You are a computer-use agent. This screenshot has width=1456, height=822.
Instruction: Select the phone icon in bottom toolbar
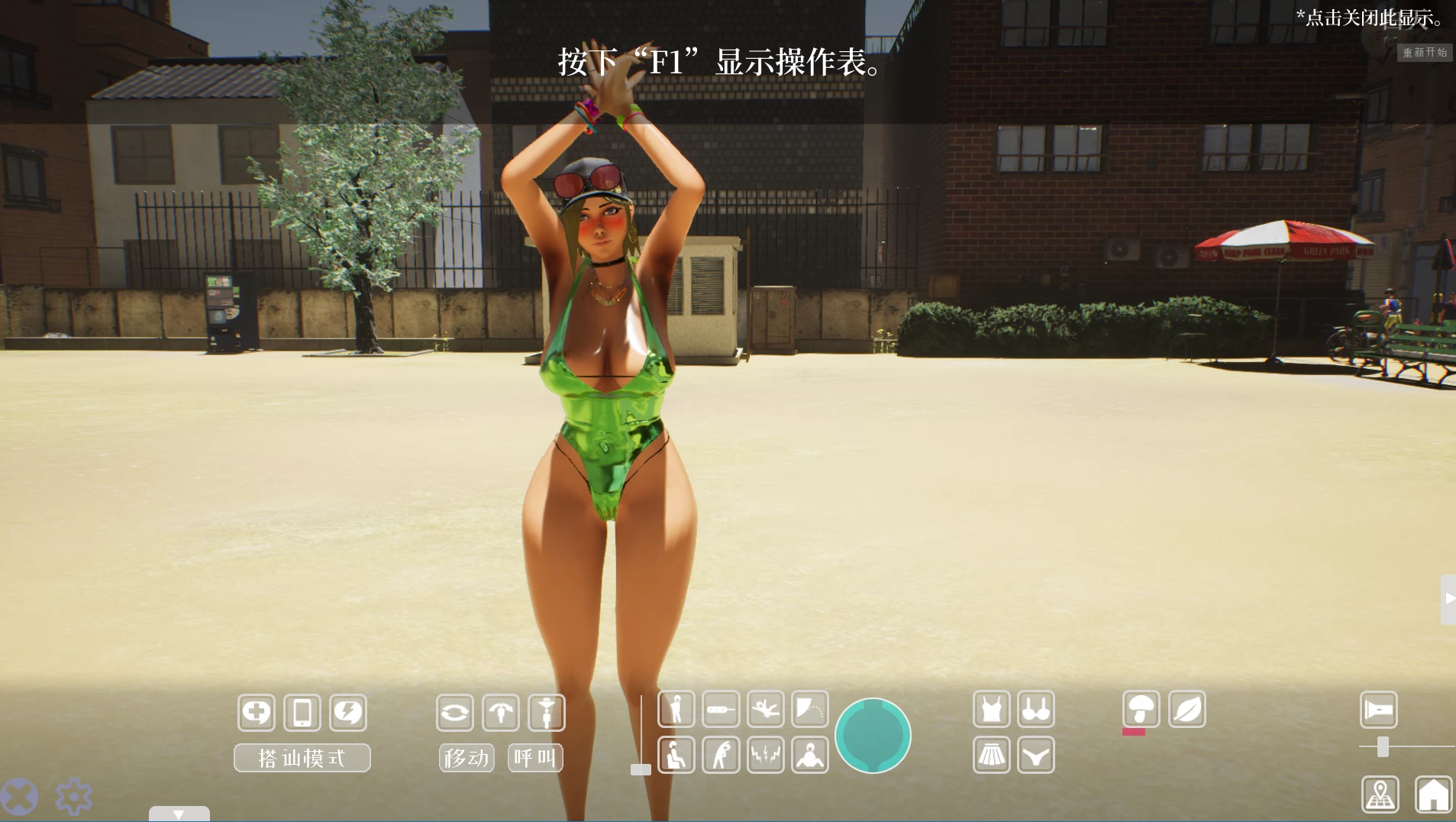point(302,712)
